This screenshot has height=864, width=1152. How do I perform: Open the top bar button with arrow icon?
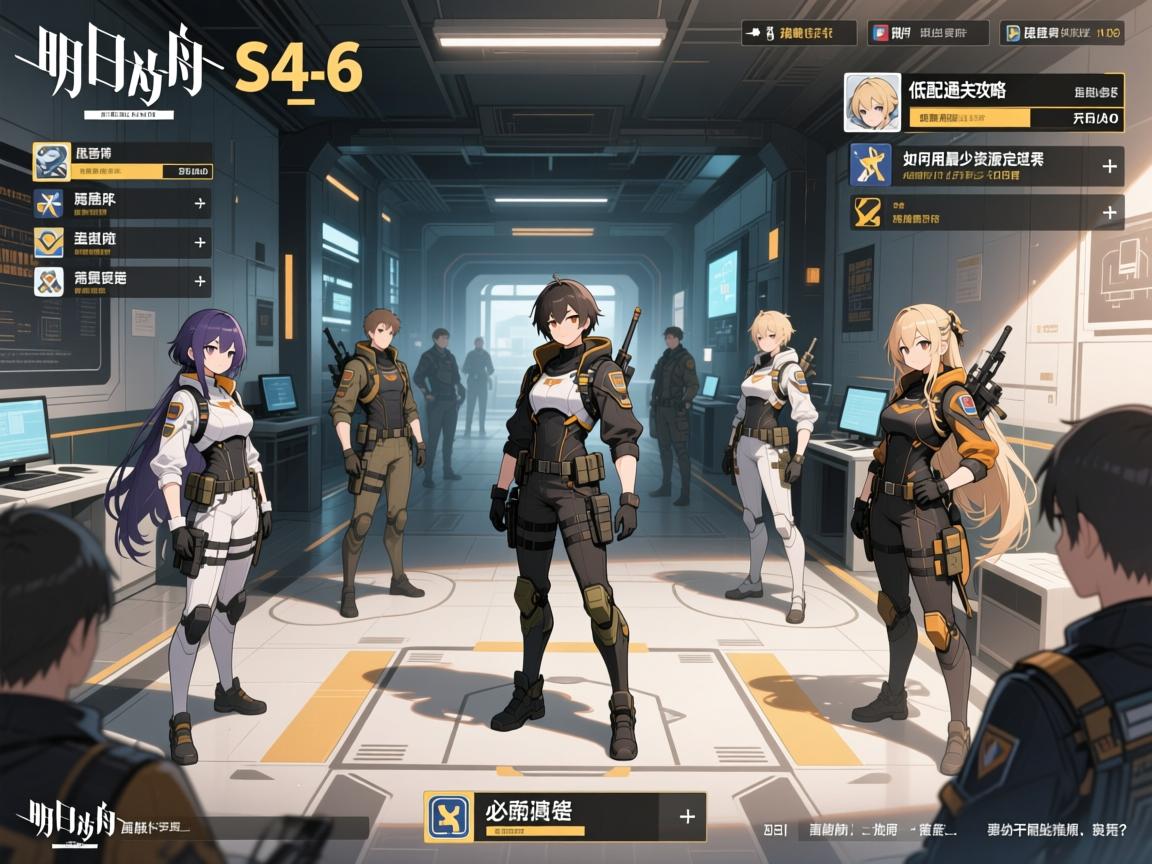(x=799, y=33)
